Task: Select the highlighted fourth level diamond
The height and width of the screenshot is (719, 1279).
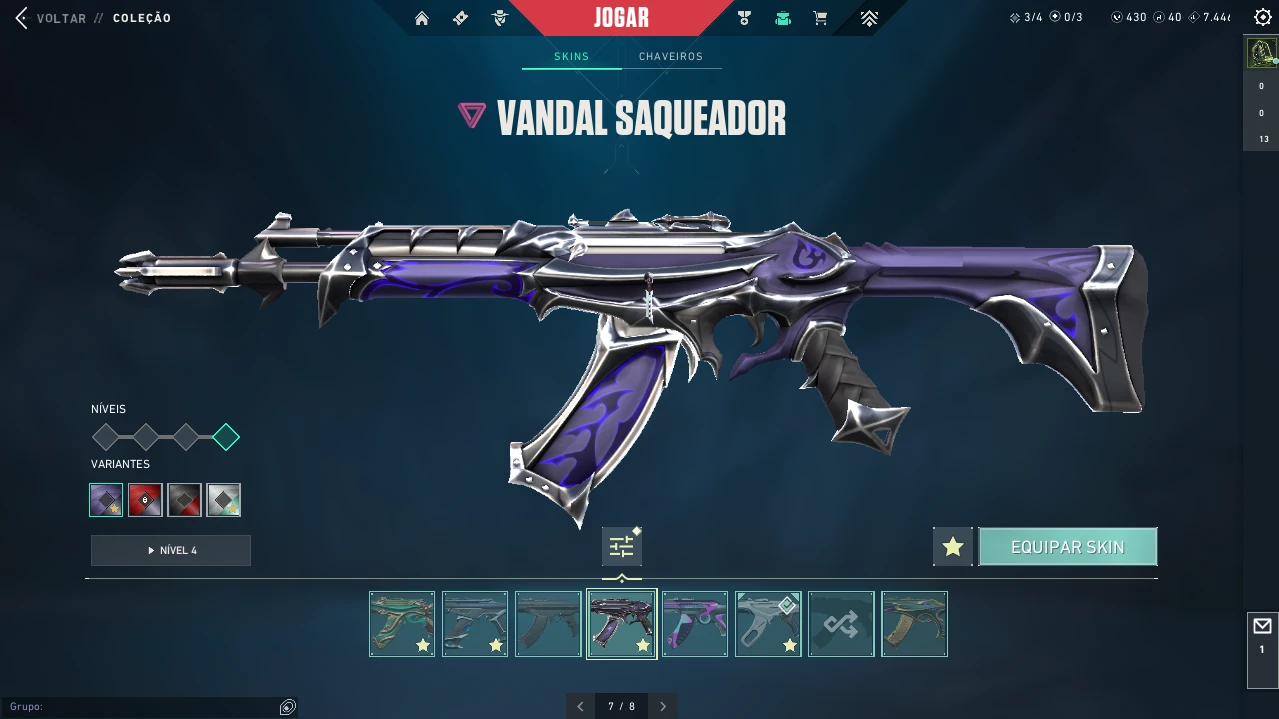Action: click(x=226, y=437)
